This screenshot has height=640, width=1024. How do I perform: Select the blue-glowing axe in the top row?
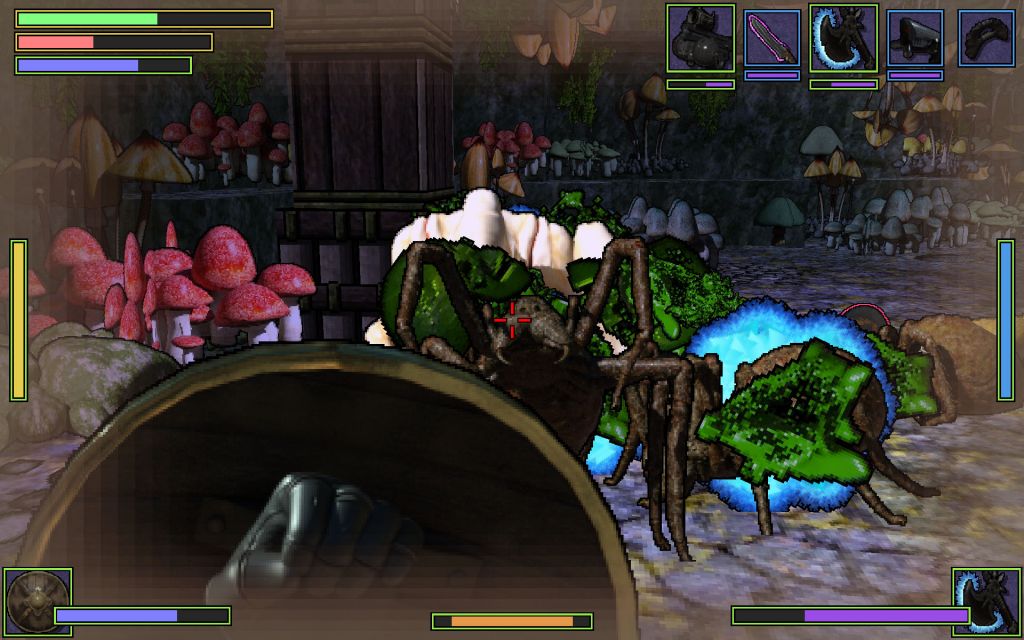pyautogui.click(x=844, y=38)
